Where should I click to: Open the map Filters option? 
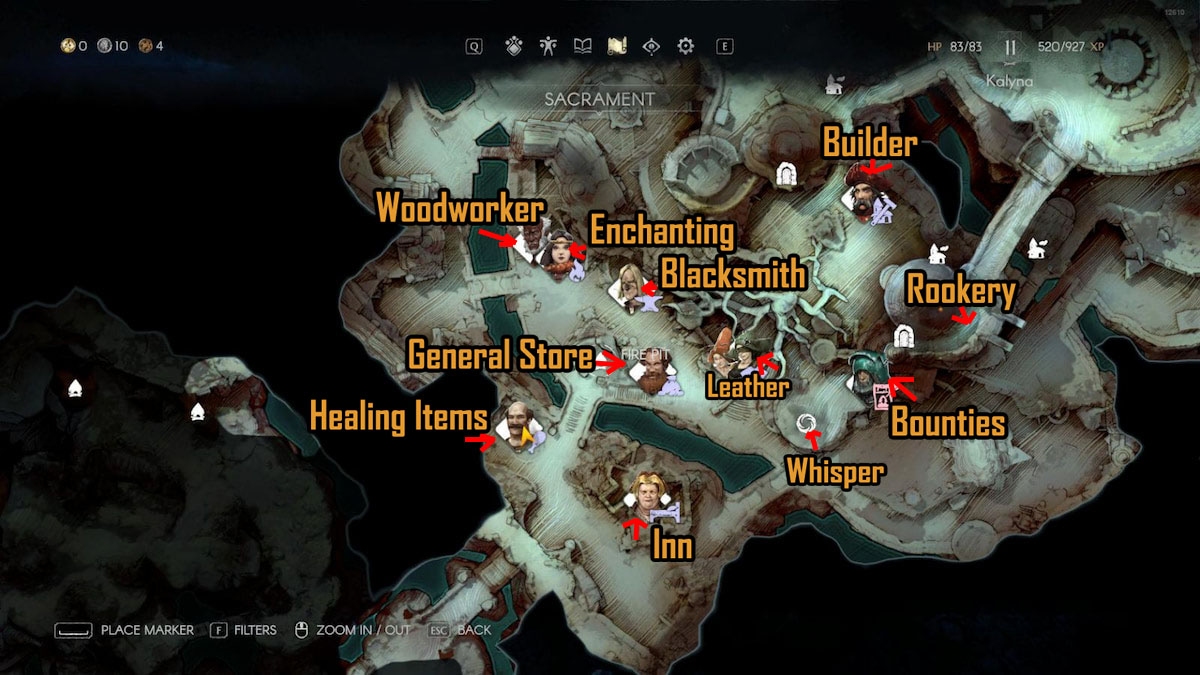[245, 630]
